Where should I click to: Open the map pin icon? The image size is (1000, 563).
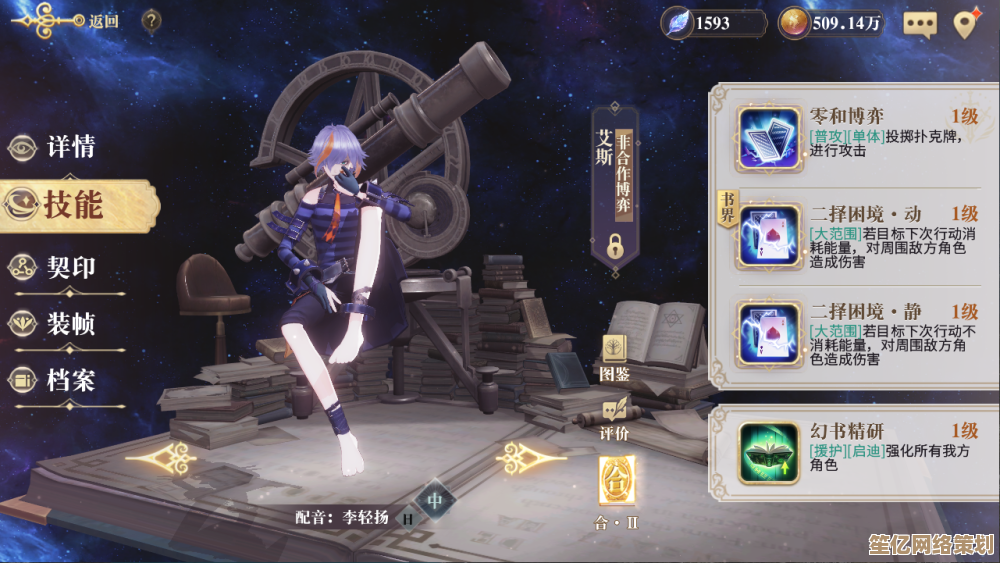965,23
